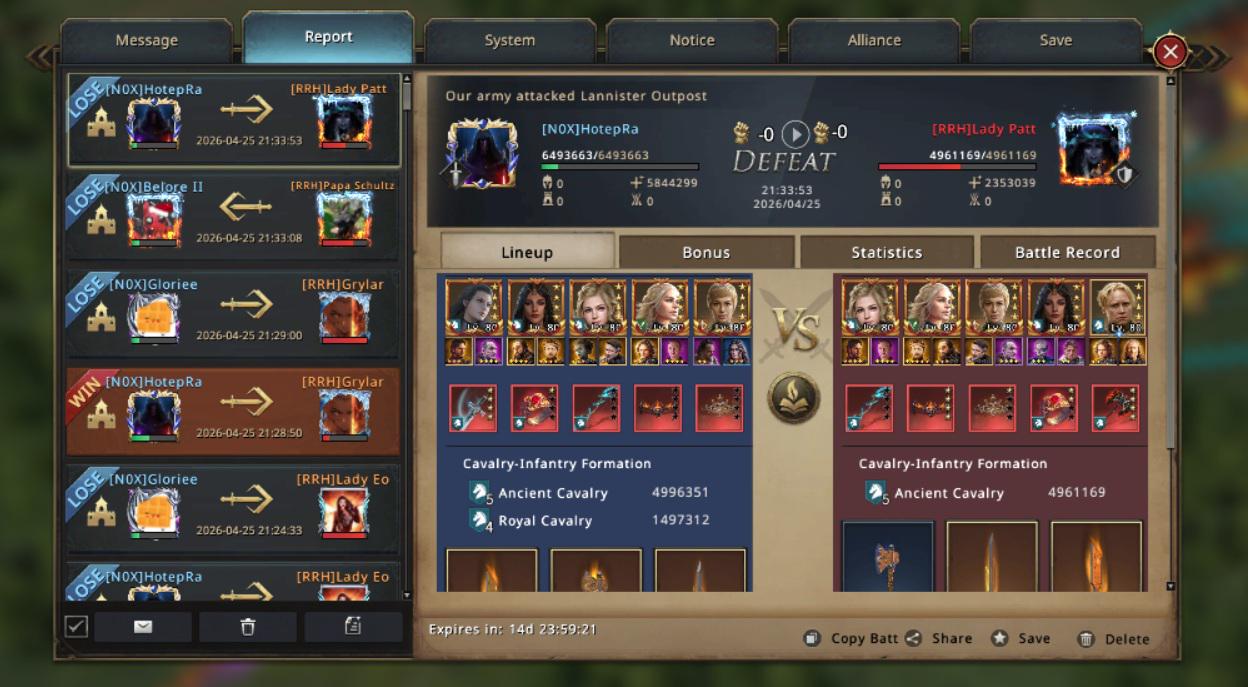The width and height of the screenshot is (1248, 687).
Task: Delete the current battle report
Action: tap(1113, 638)
